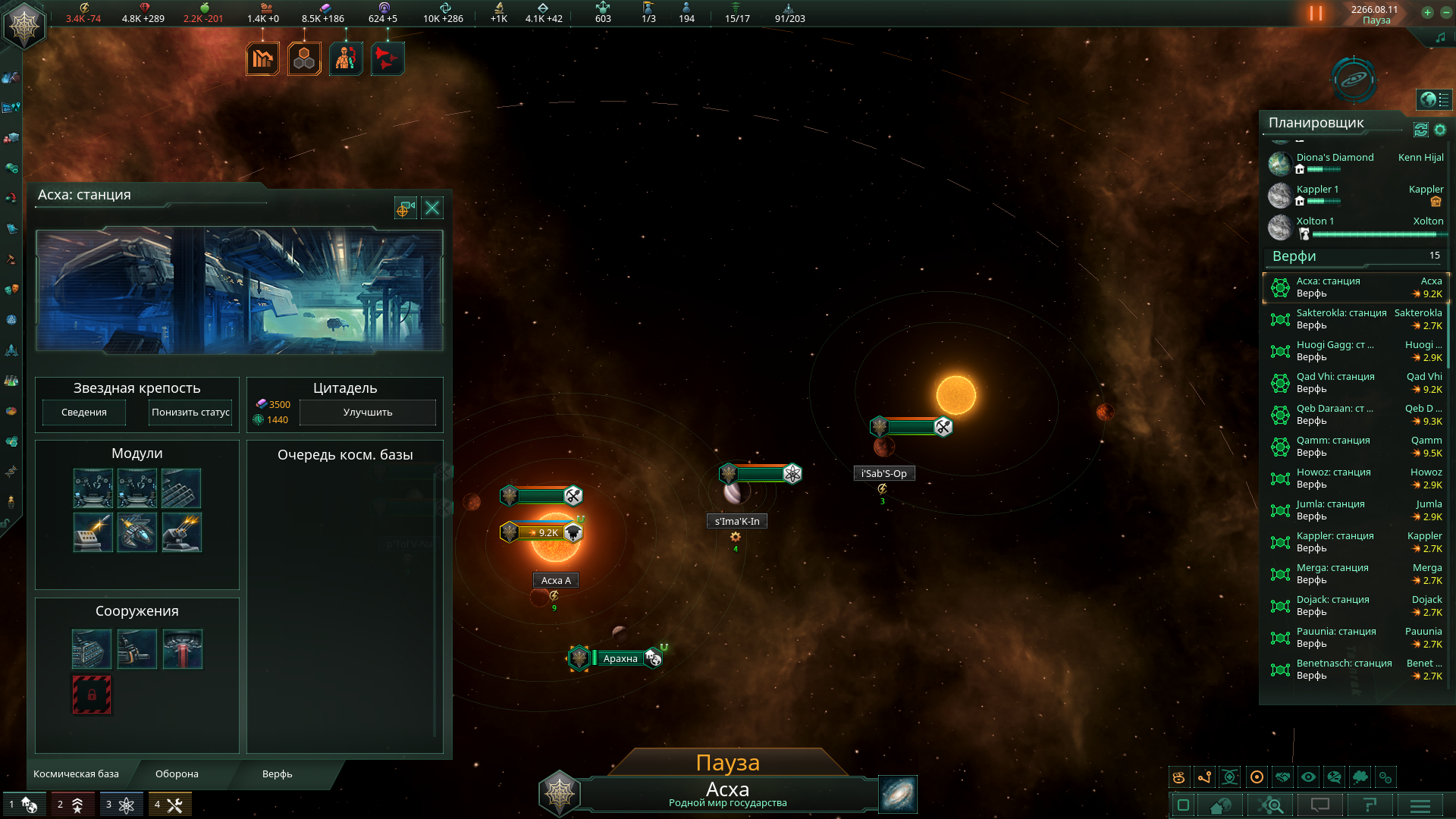Image resolution: width=1456 pixels, height=819 pixels.
Task: Toggle the orange pause button
Action: [1316, 14]
